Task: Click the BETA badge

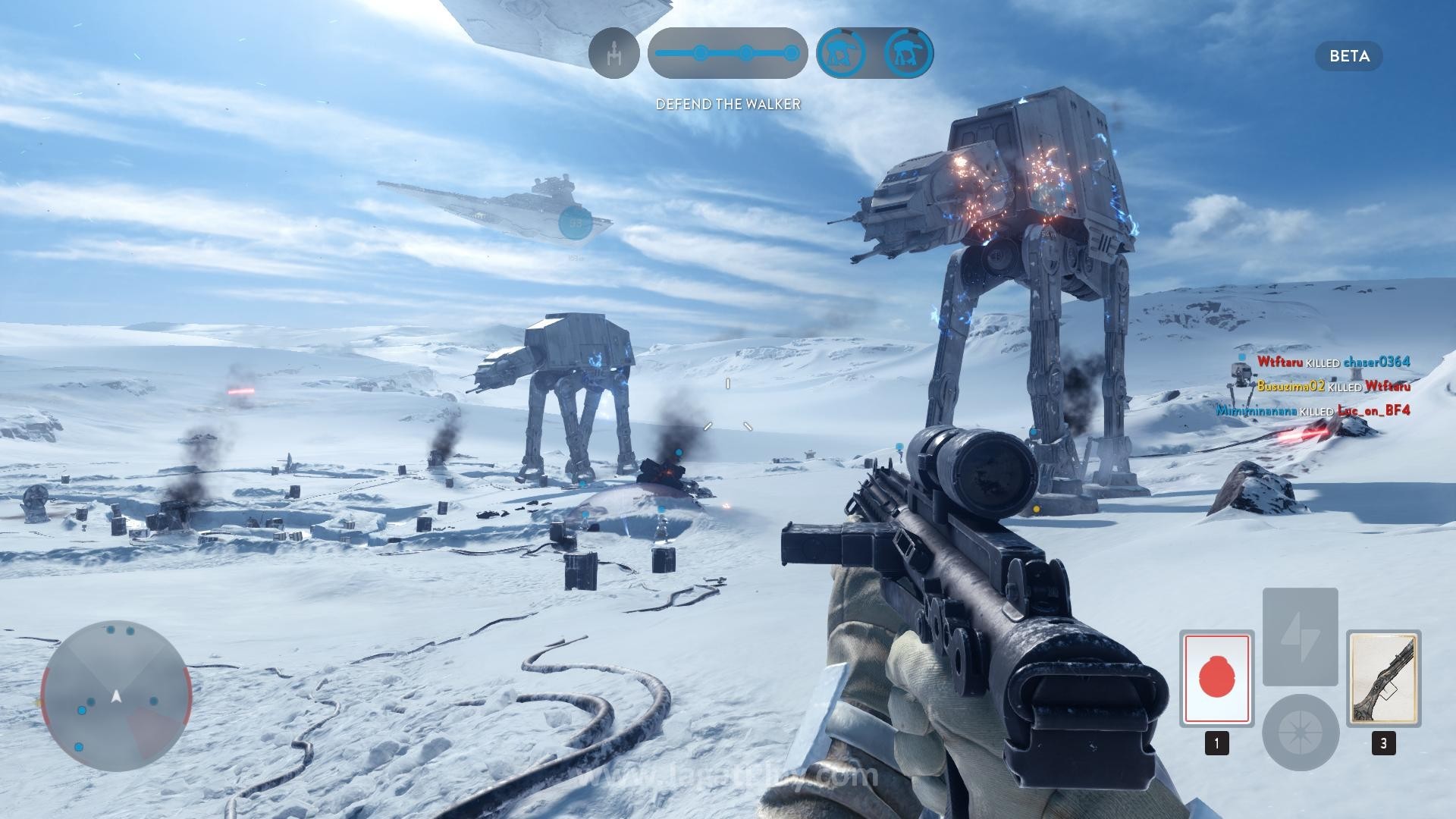Action: click(x=1349, y=56)
